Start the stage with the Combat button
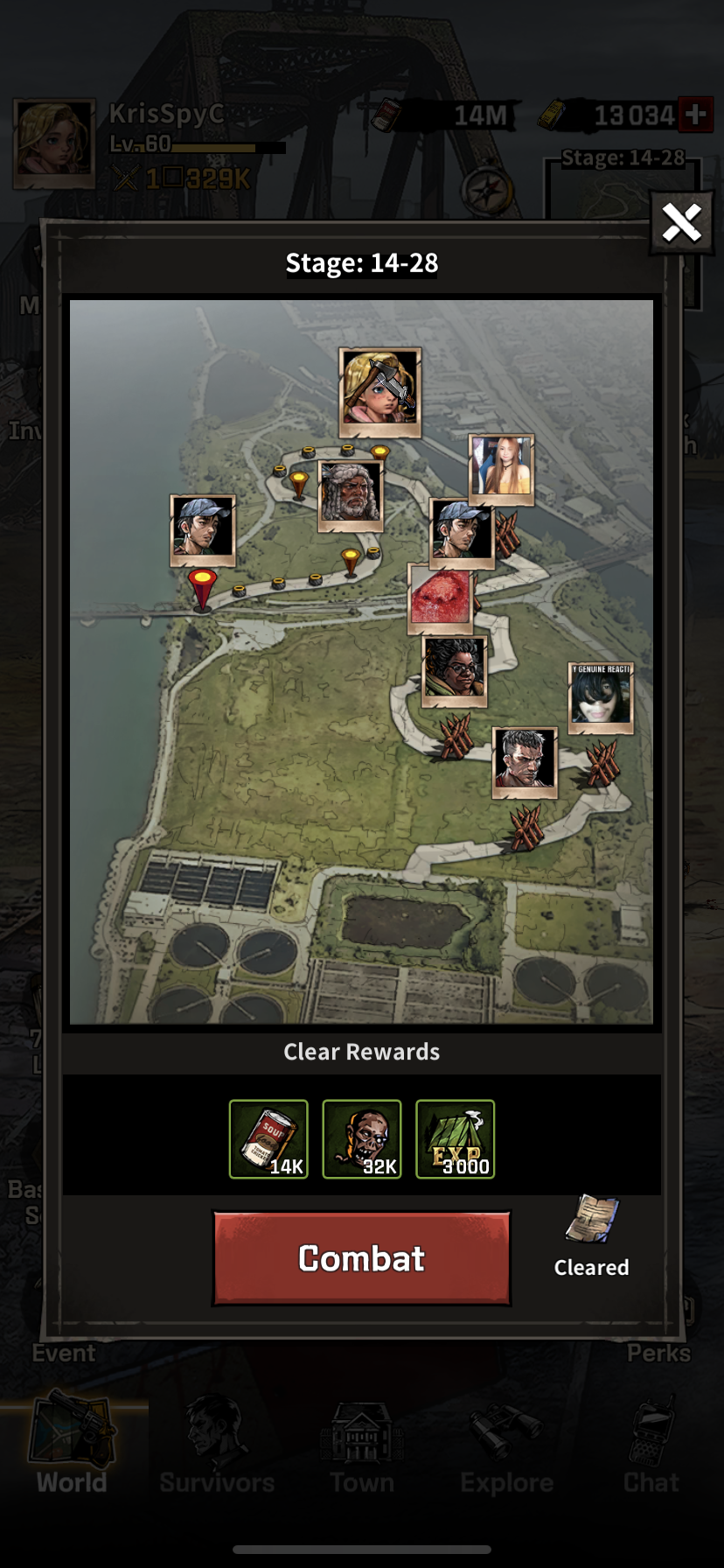The width and height of the screenshot is (724, 1568). tap(361, 1257)
